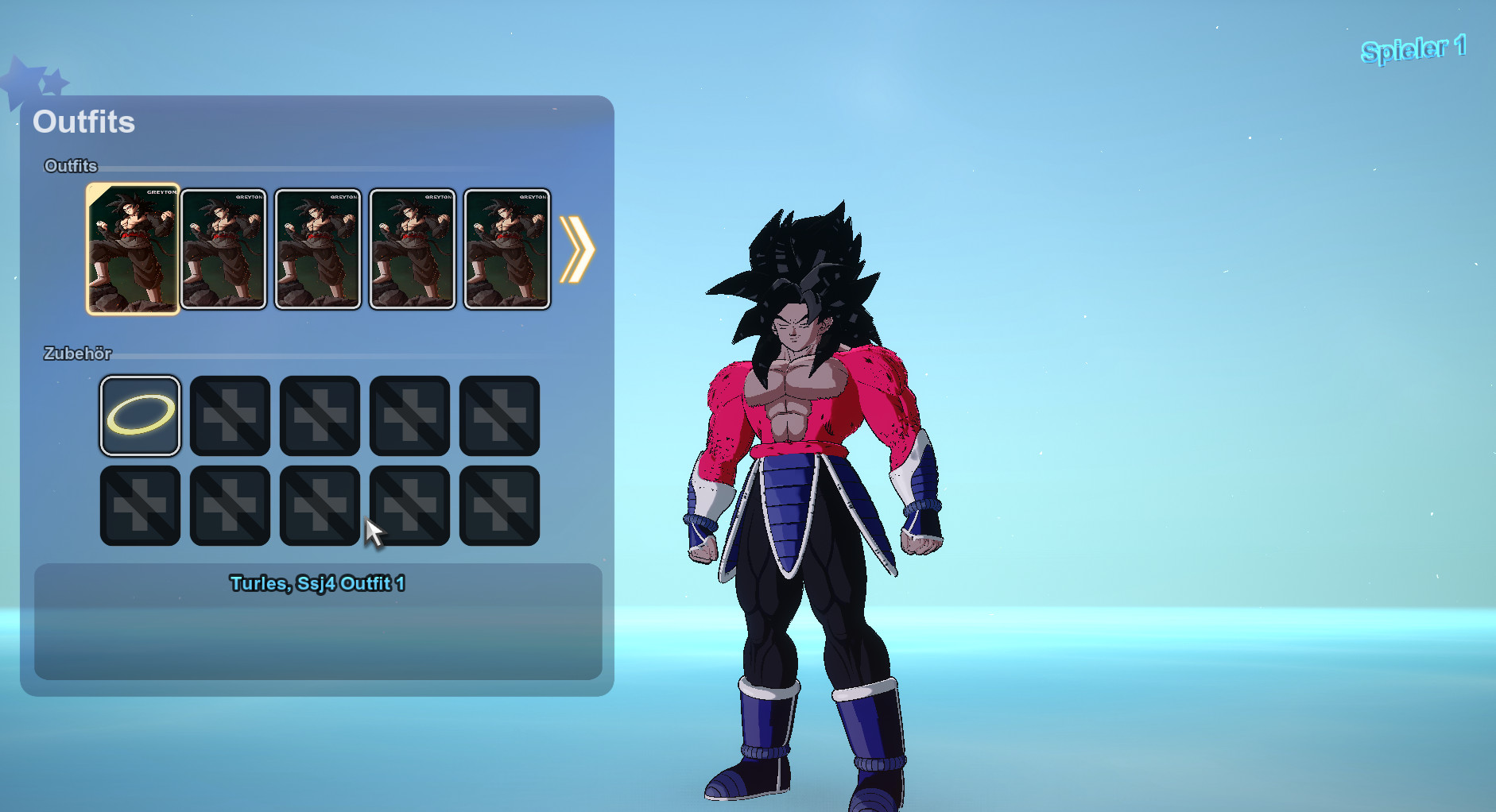Click the Spieler 1 label

point(1413,49)
